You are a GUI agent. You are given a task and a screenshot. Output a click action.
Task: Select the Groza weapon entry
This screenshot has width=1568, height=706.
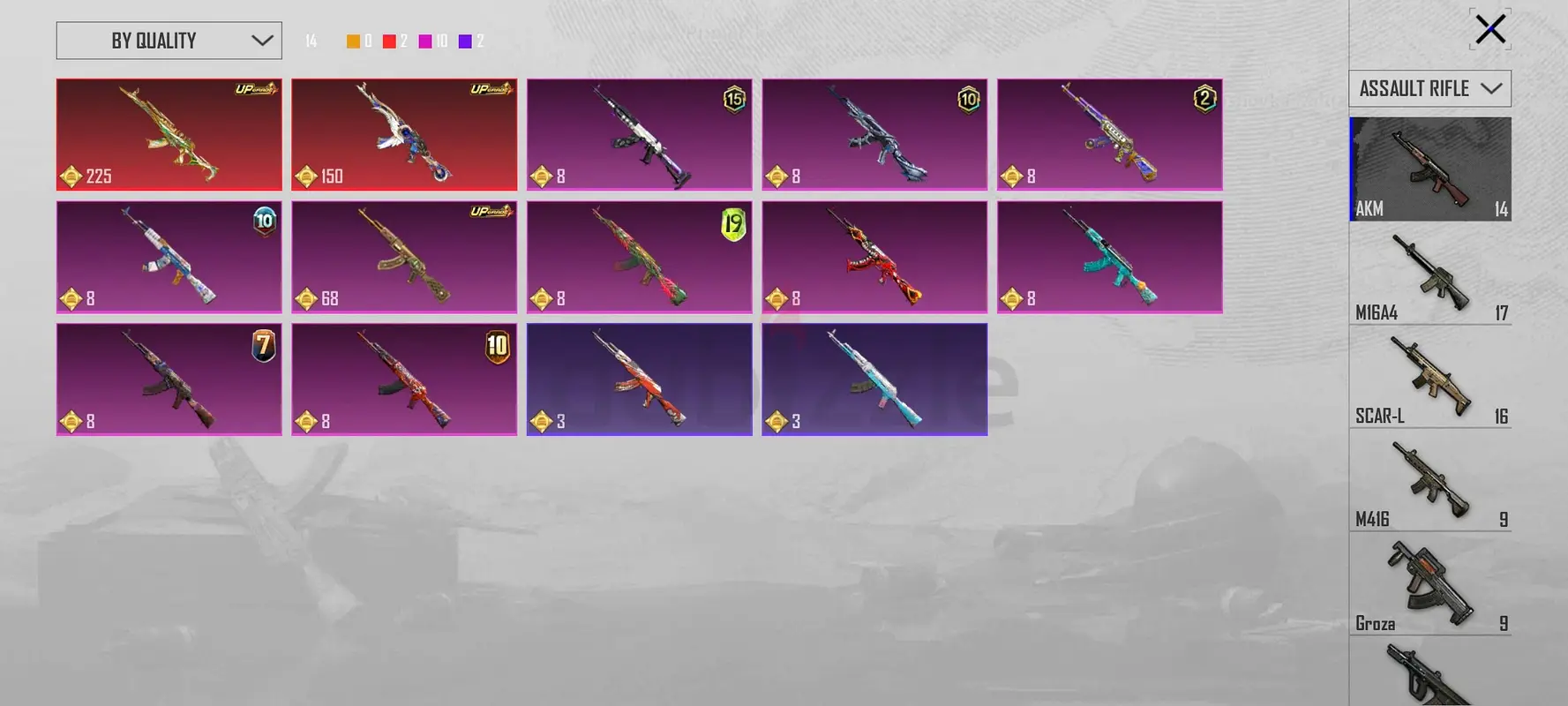(1429, 584)
